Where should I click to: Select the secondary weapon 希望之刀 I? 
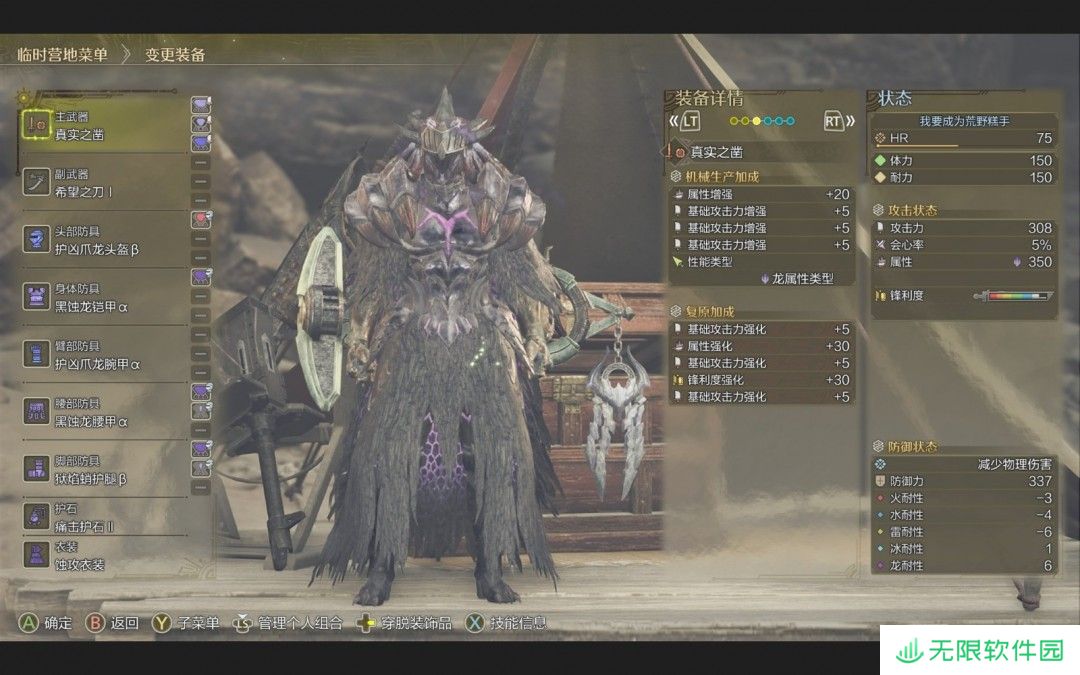[x=100, y=182]
